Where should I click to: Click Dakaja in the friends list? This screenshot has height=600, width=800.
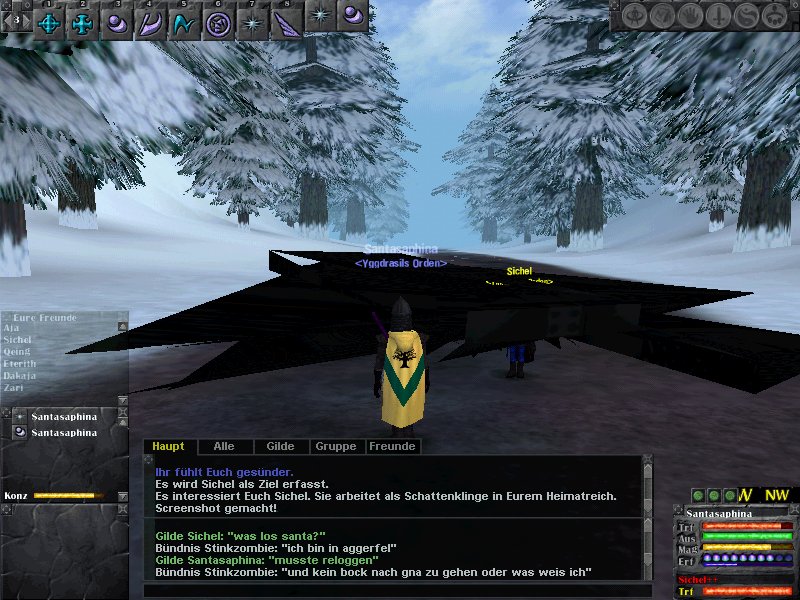19,376
